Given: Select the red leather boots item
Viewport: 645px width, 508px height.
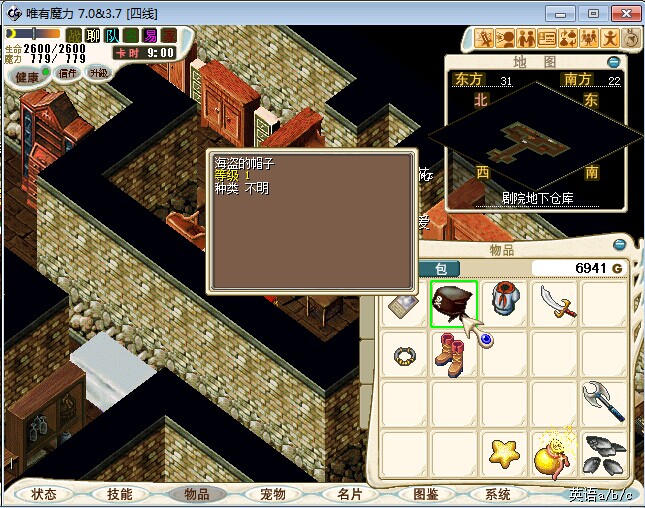Looking at the screenshot, I should pyautogui.click(x=449, y=355).
